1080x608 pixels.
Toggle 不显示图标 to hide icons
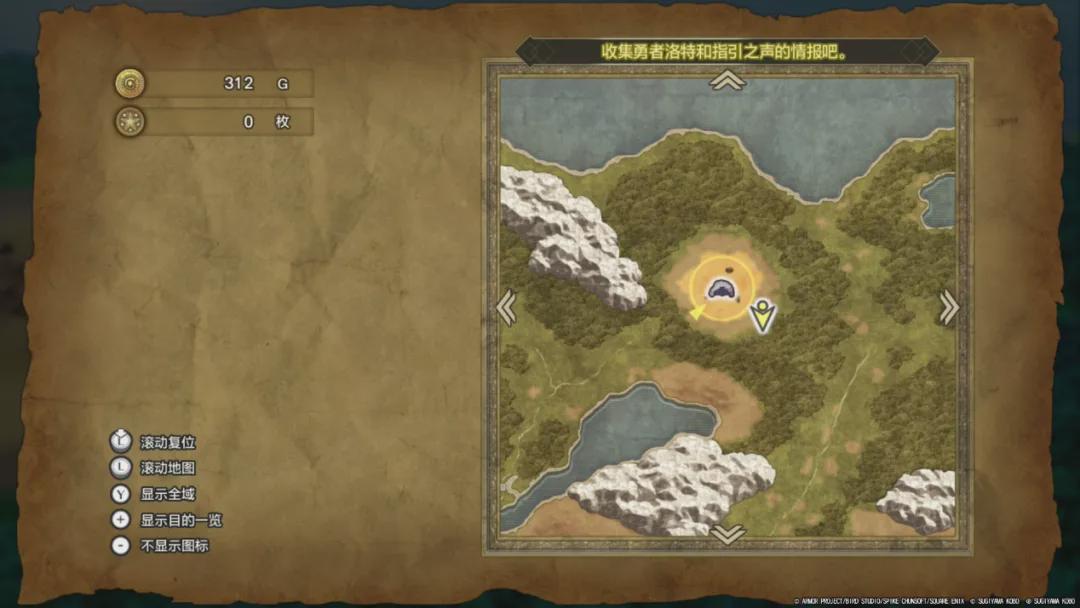[x=174, y=546]
